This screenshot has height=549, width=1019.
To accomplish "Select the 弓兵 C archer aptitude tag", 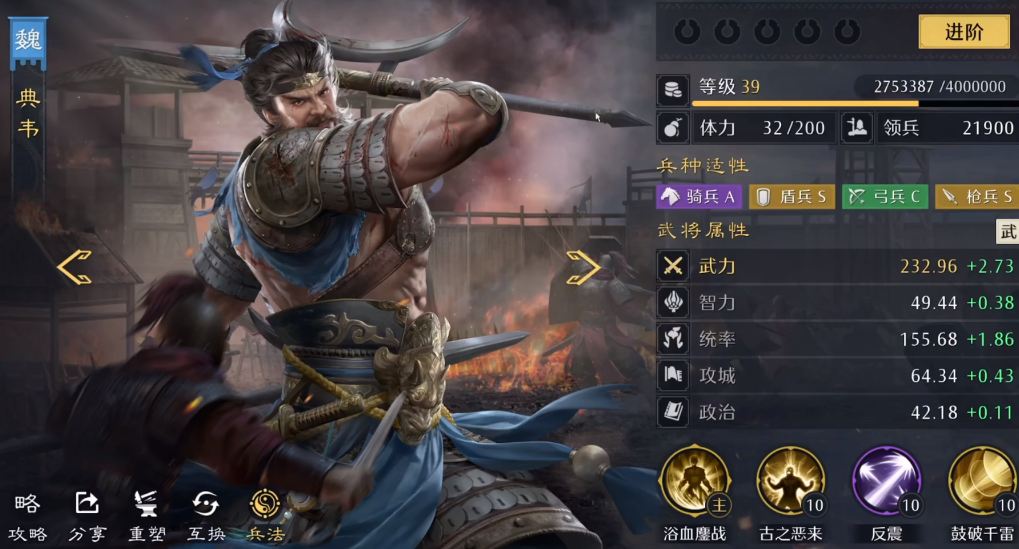I will click(884, 197).
